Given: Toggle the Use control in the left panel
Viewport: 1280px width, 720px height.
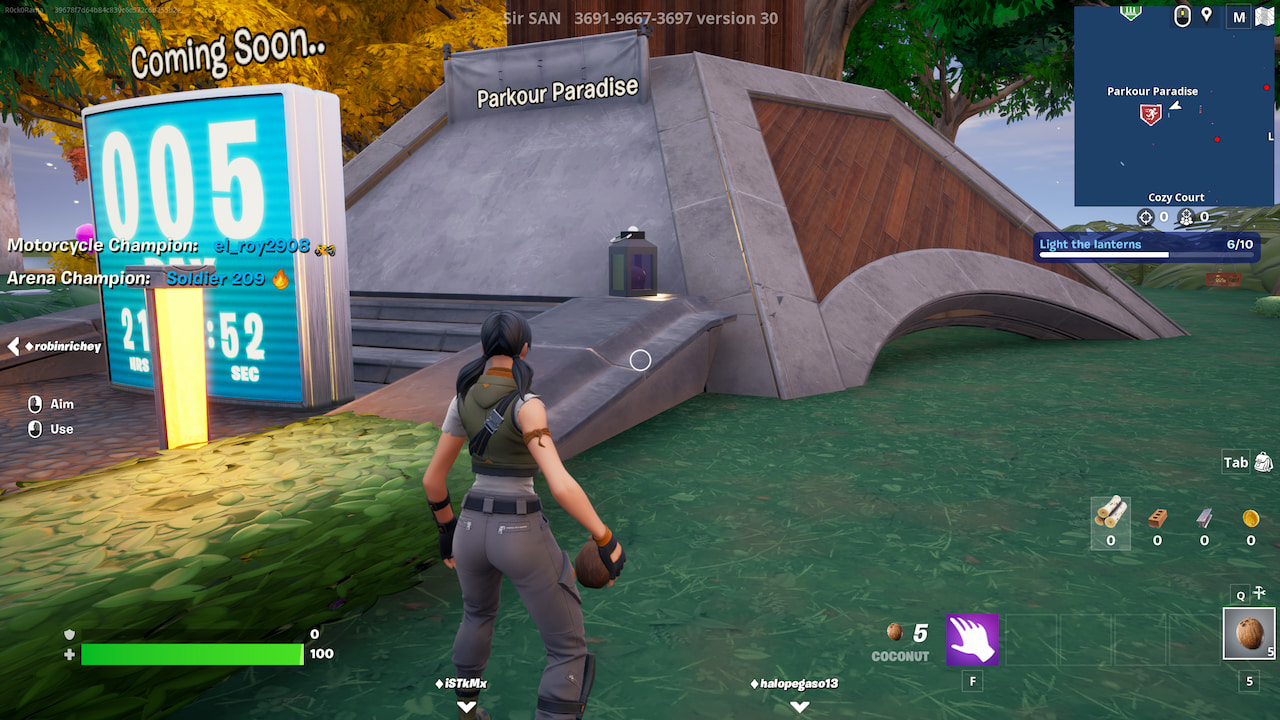Looking at the screenshot, I should point(36,429).
